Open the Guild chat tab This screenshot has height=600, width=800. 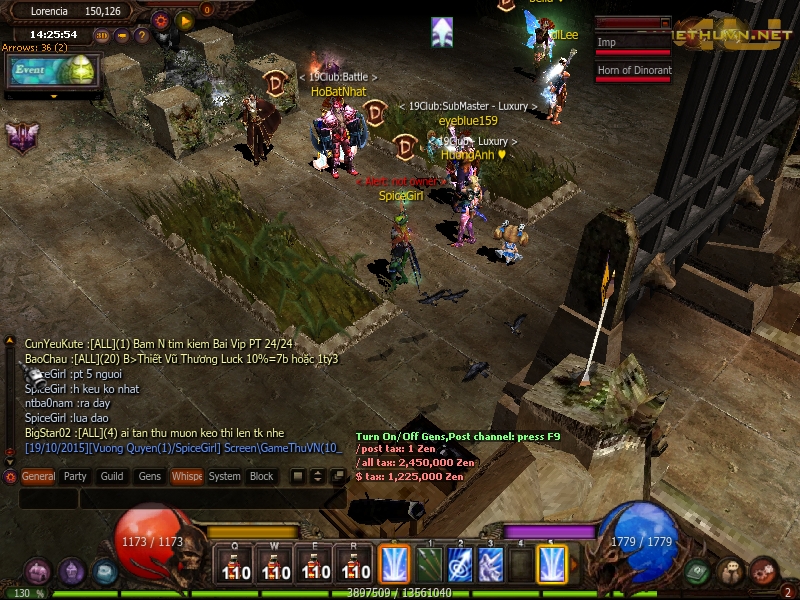click(112, 477)
